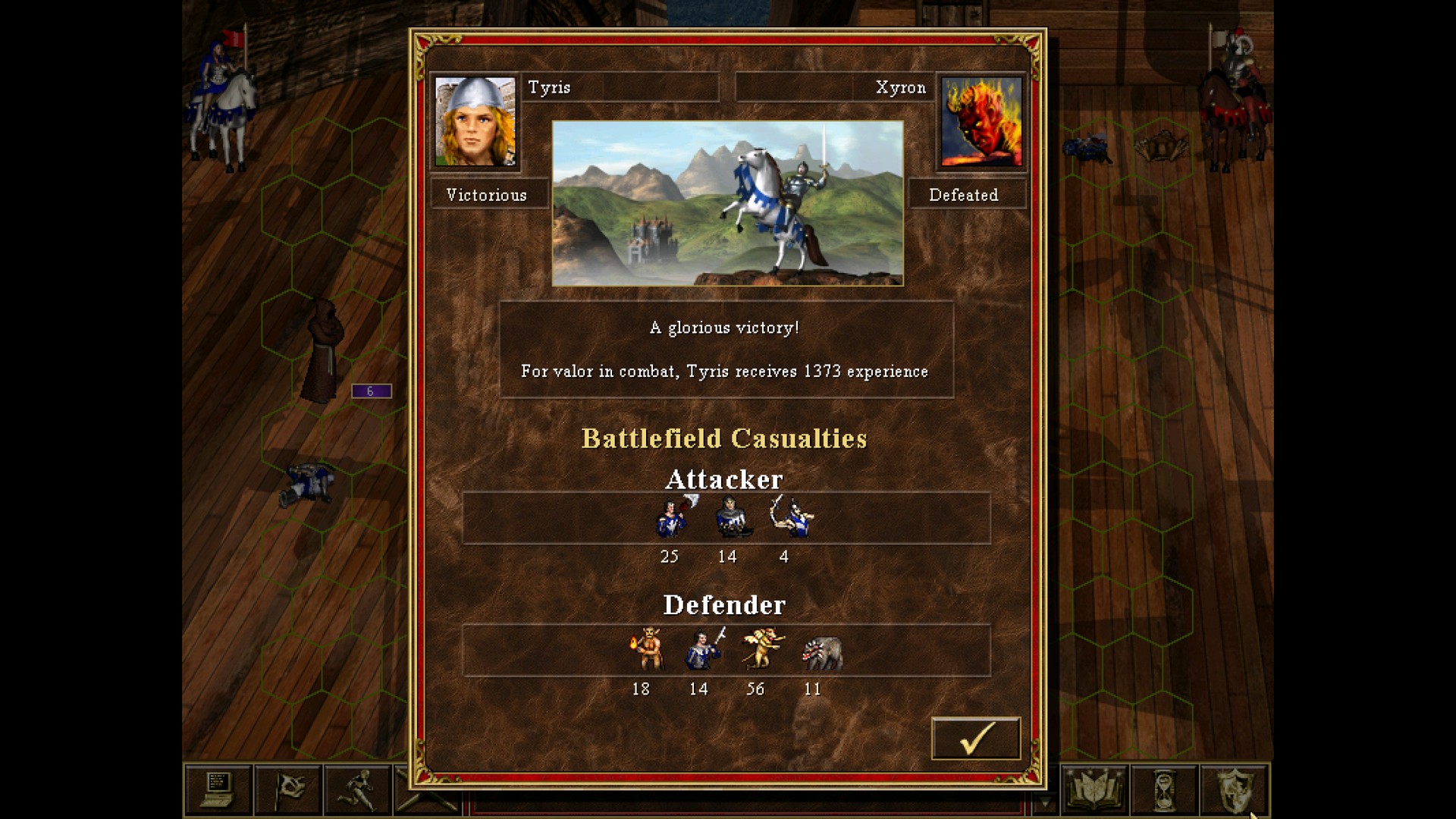The height and width of the screenshot is (819, 1456).
Task: Click the shield defend icon
Action: [x=1235, y=789]
